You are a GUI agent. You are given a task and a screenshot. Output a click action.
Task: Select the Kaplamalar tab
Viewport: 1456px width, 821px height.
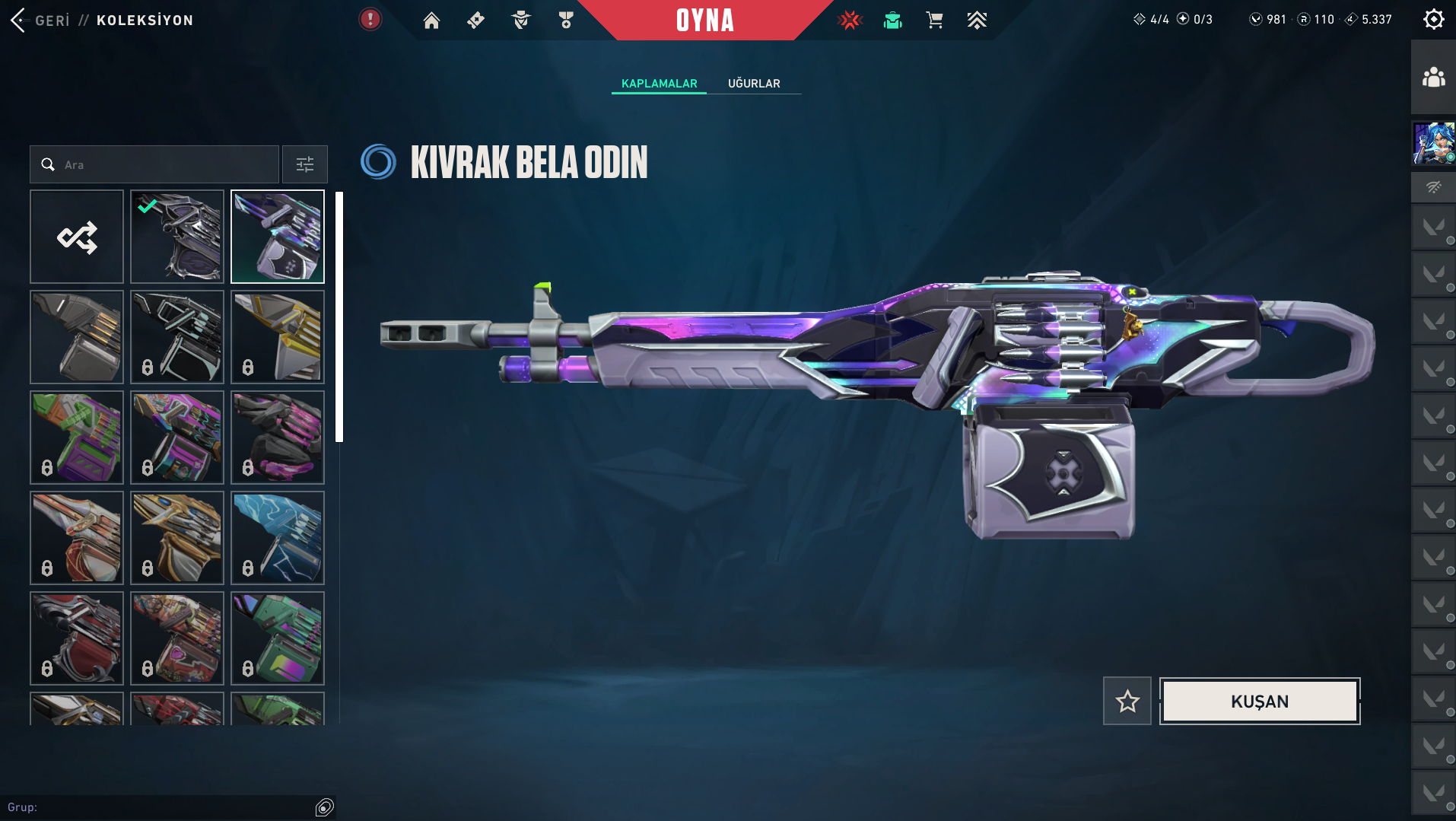point(659,84)
